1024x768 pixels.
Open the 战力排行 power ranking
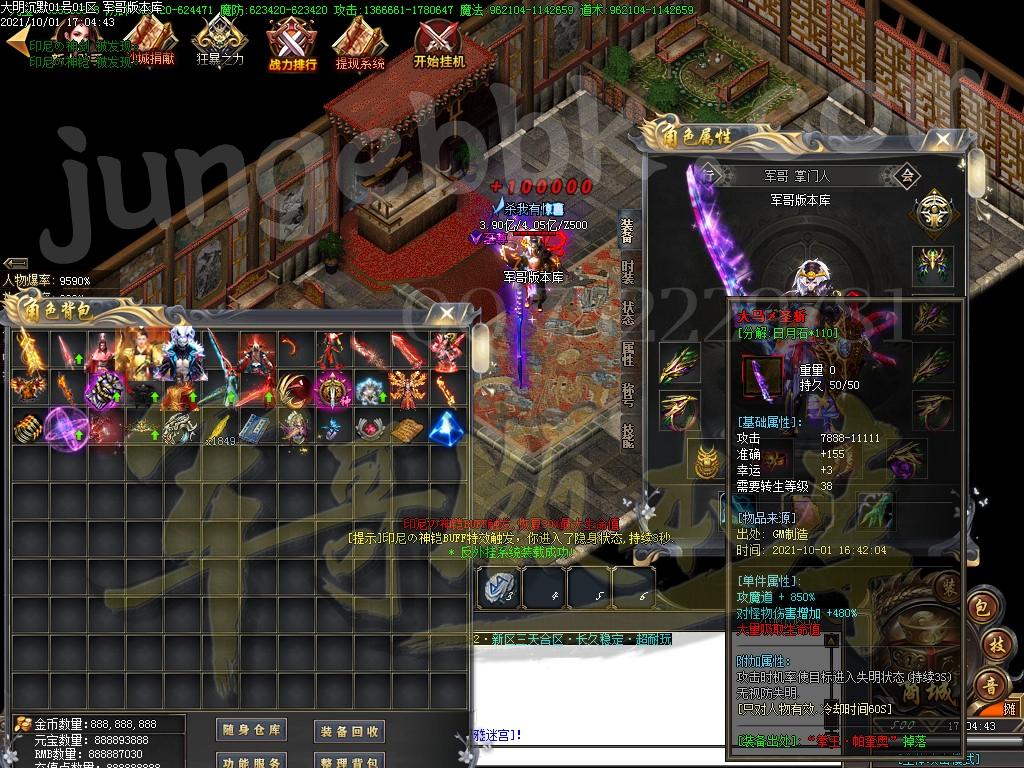point(292,46)
